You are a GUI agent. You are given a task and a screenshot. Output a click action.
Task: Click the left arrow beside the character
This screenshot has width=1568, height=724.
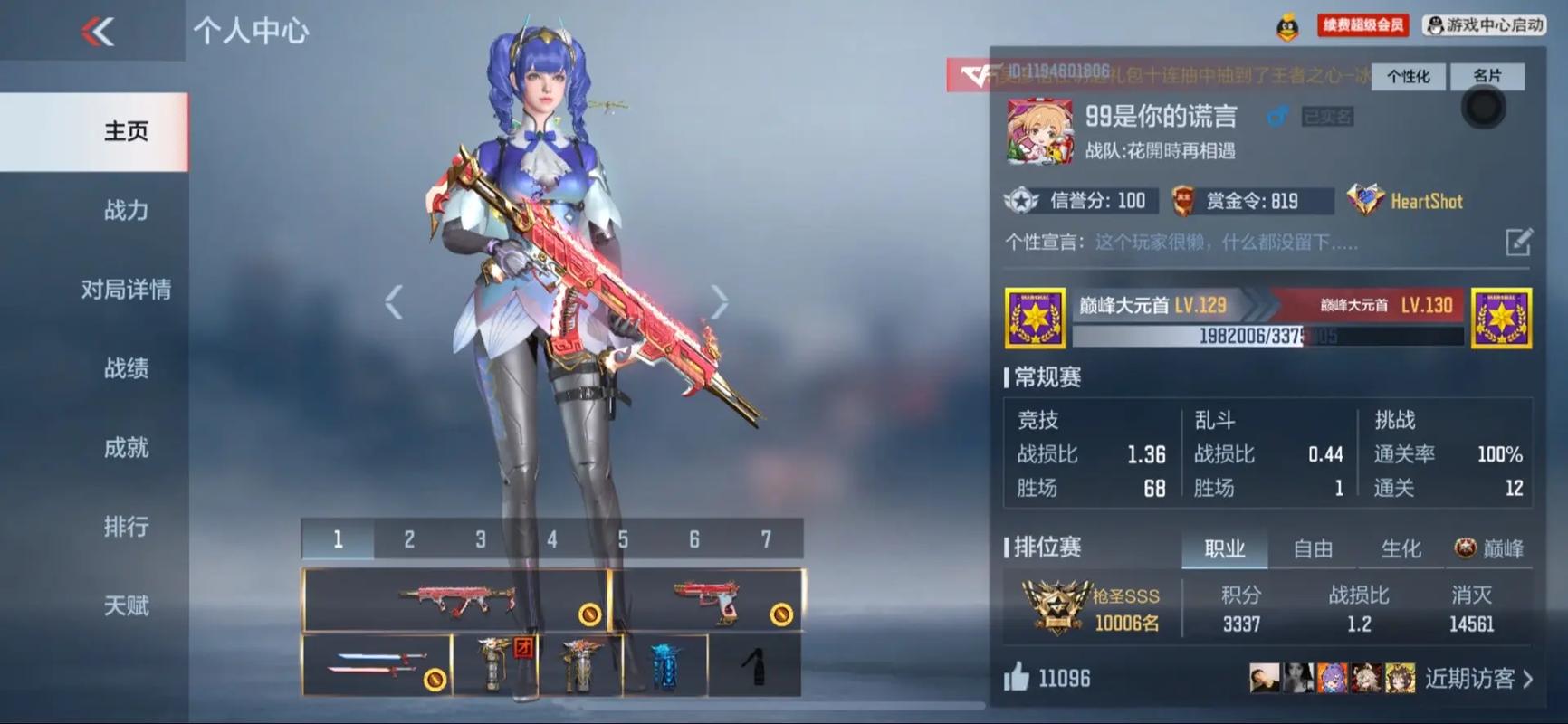point(394,302)
